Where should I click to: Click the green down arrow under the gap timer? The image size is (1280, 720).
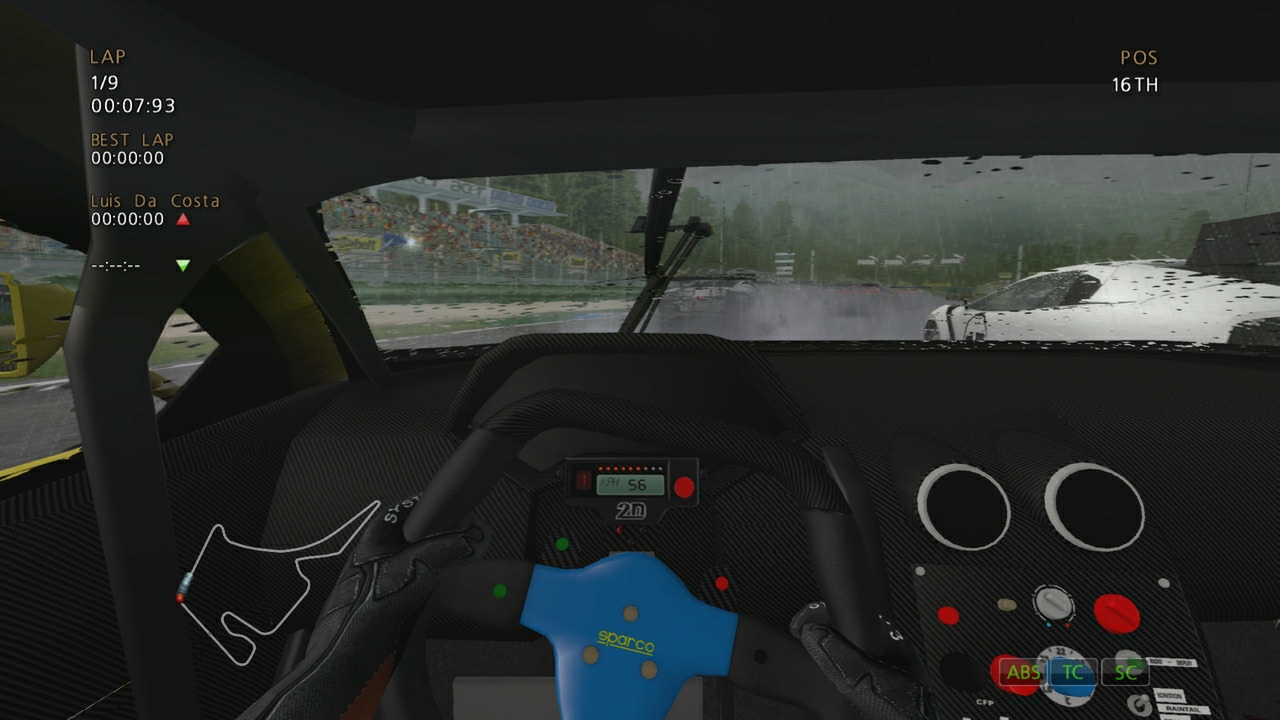[181, 265]
